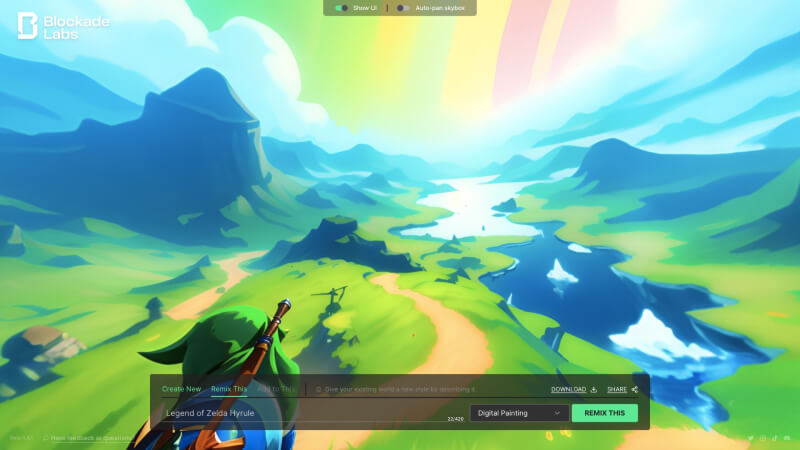Download the current skybox
The width and height of the screenshot is (800, 450).
573,389
